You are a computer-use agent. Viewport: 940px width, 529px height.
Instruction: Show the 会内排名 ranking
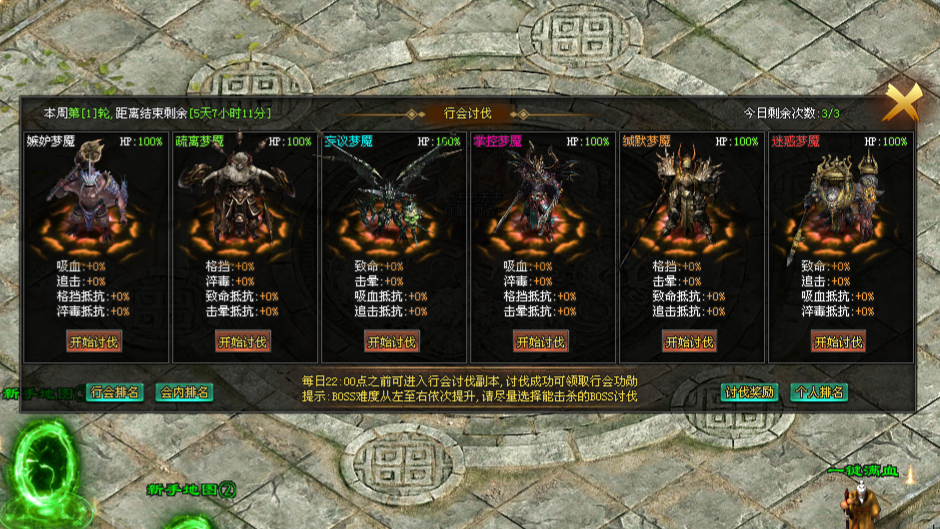coord(185,392)
